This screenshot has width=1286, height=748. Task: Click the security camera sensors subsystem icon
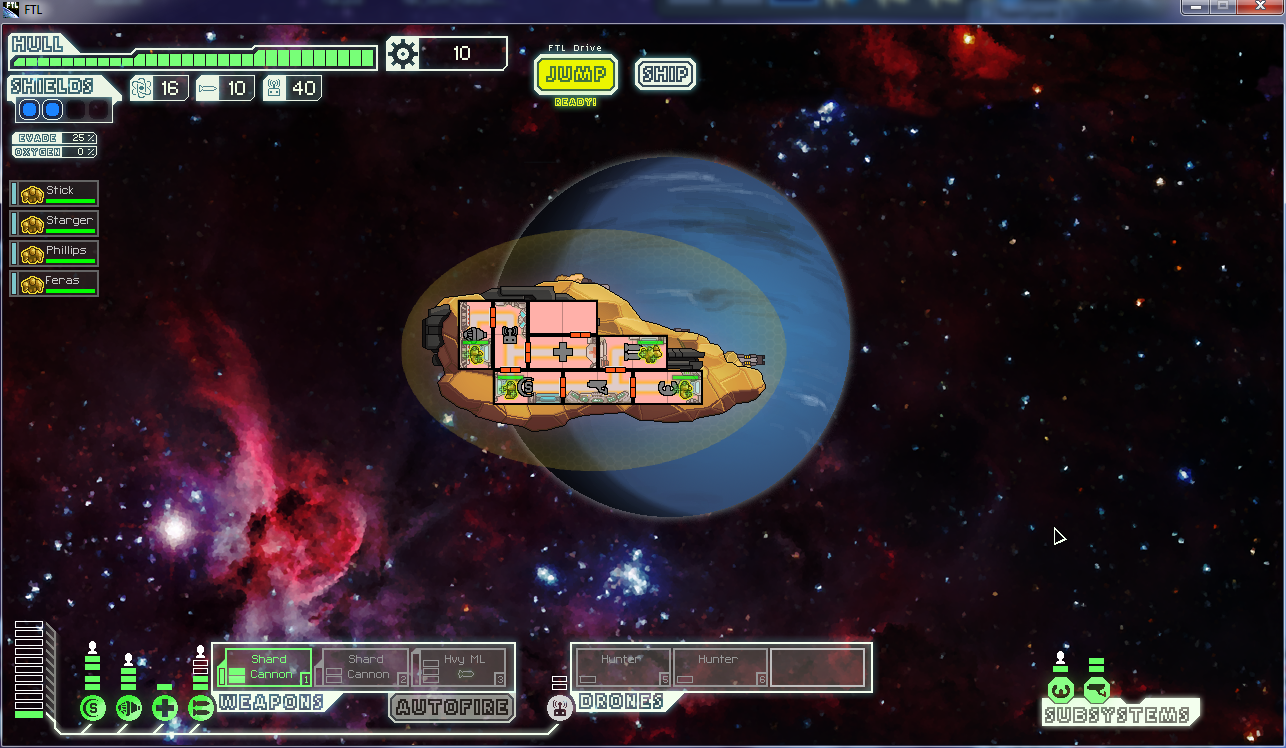pos(1096,690)
